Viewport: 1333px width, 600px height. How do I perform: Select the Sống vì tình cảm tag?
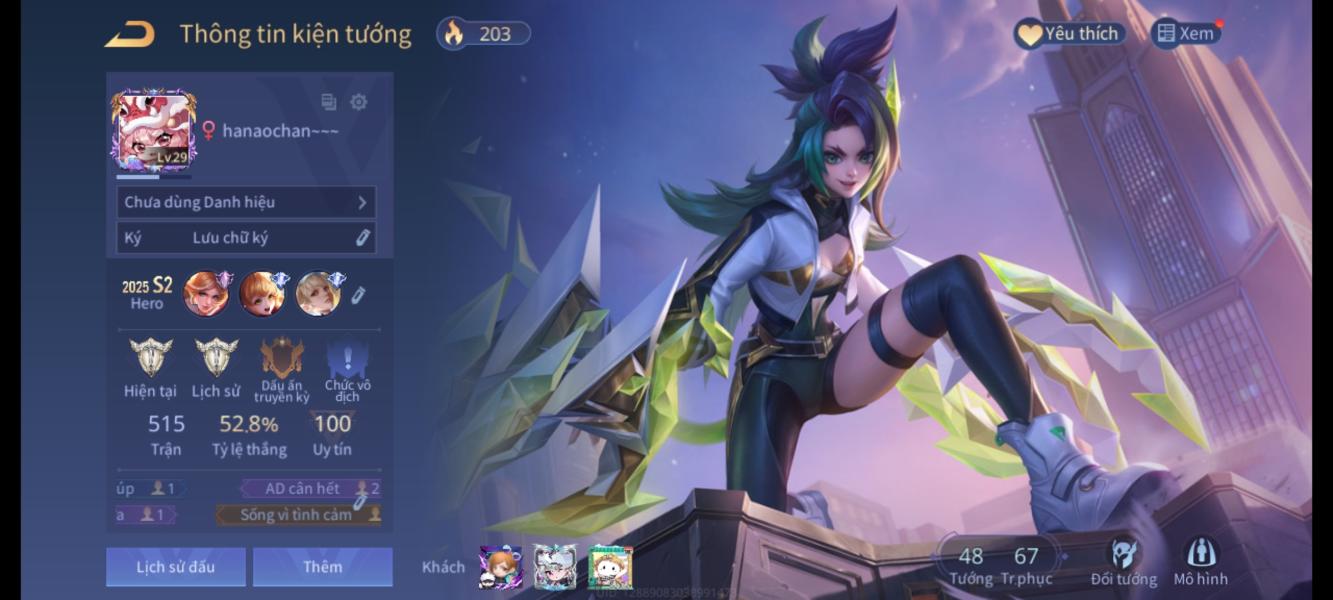pos(297,515)
